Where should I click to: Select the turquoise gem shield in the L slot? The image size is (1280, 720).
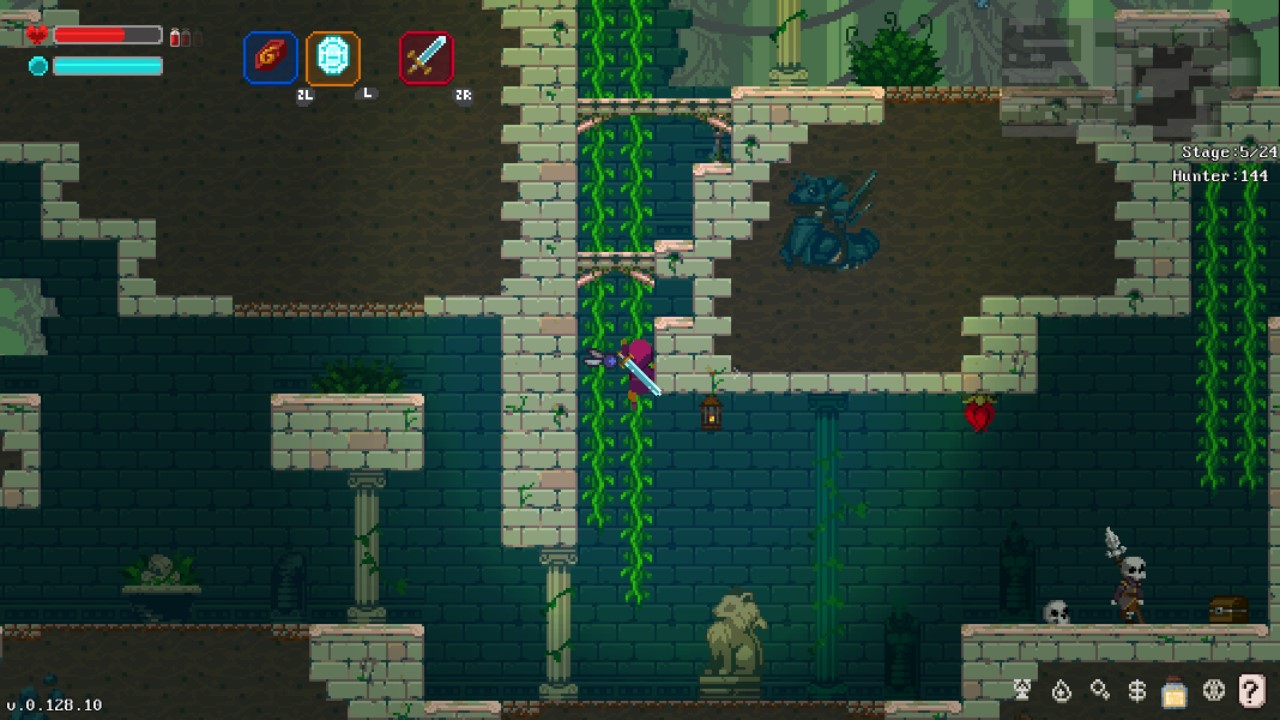333,57
